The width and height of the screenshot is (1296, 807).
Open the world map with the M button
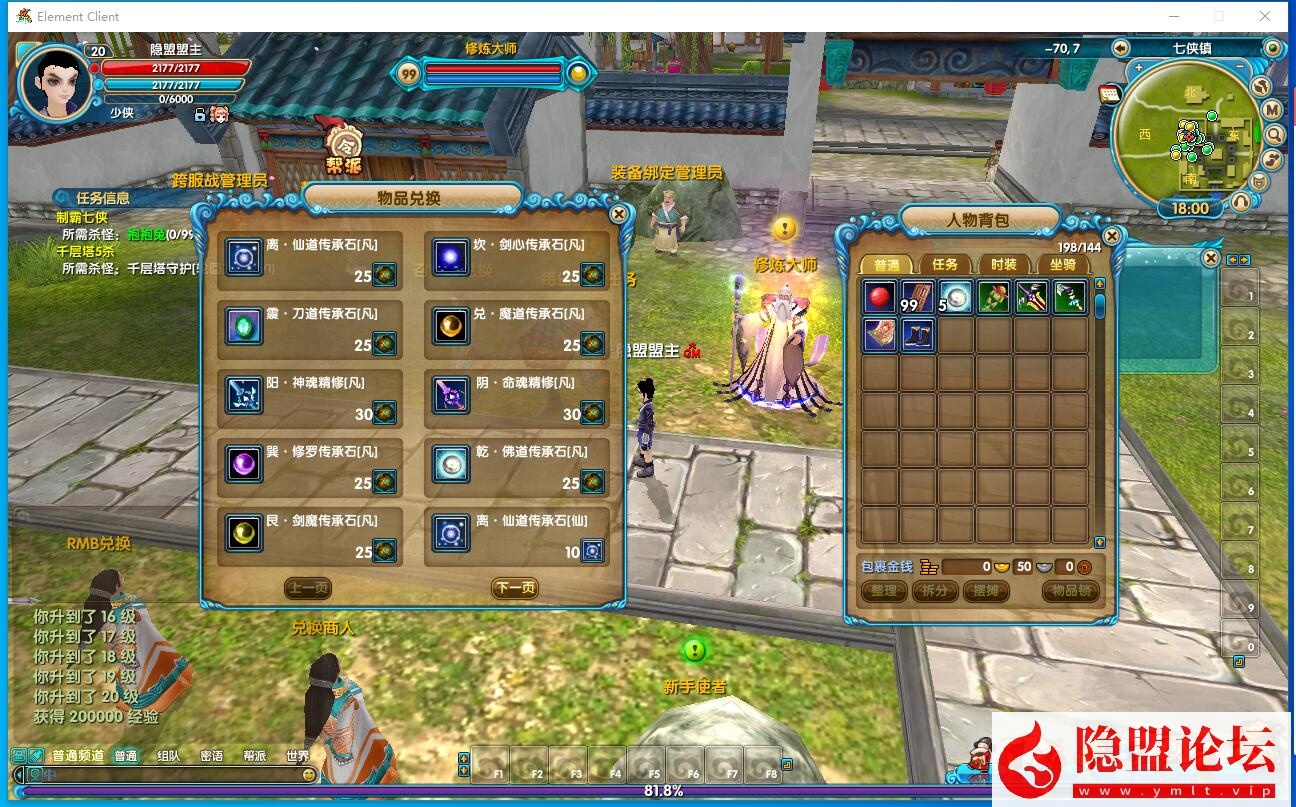(x=1272, y=110)
